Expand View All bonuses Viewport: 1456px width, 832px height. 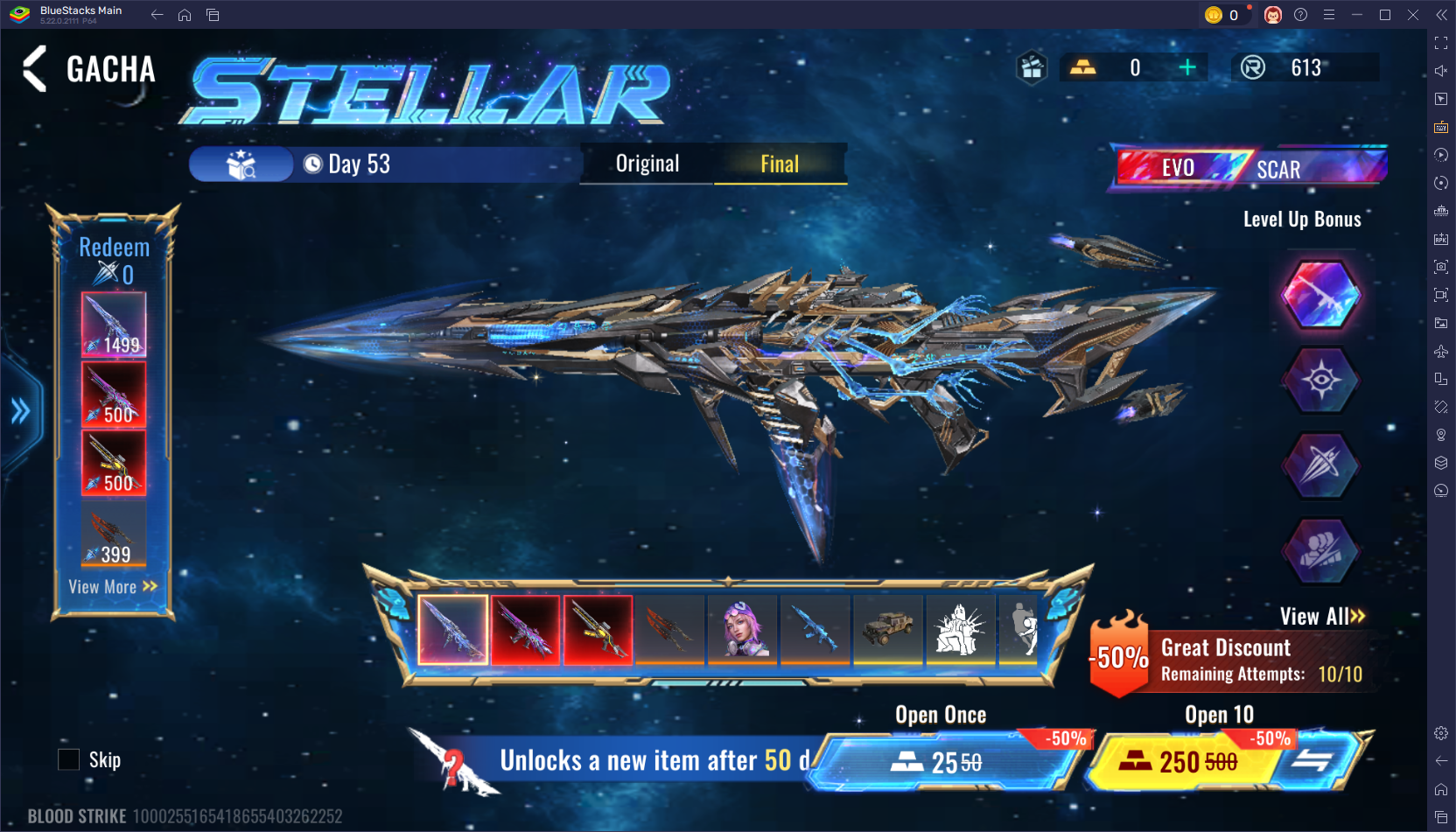click(x=1318, y=616)
